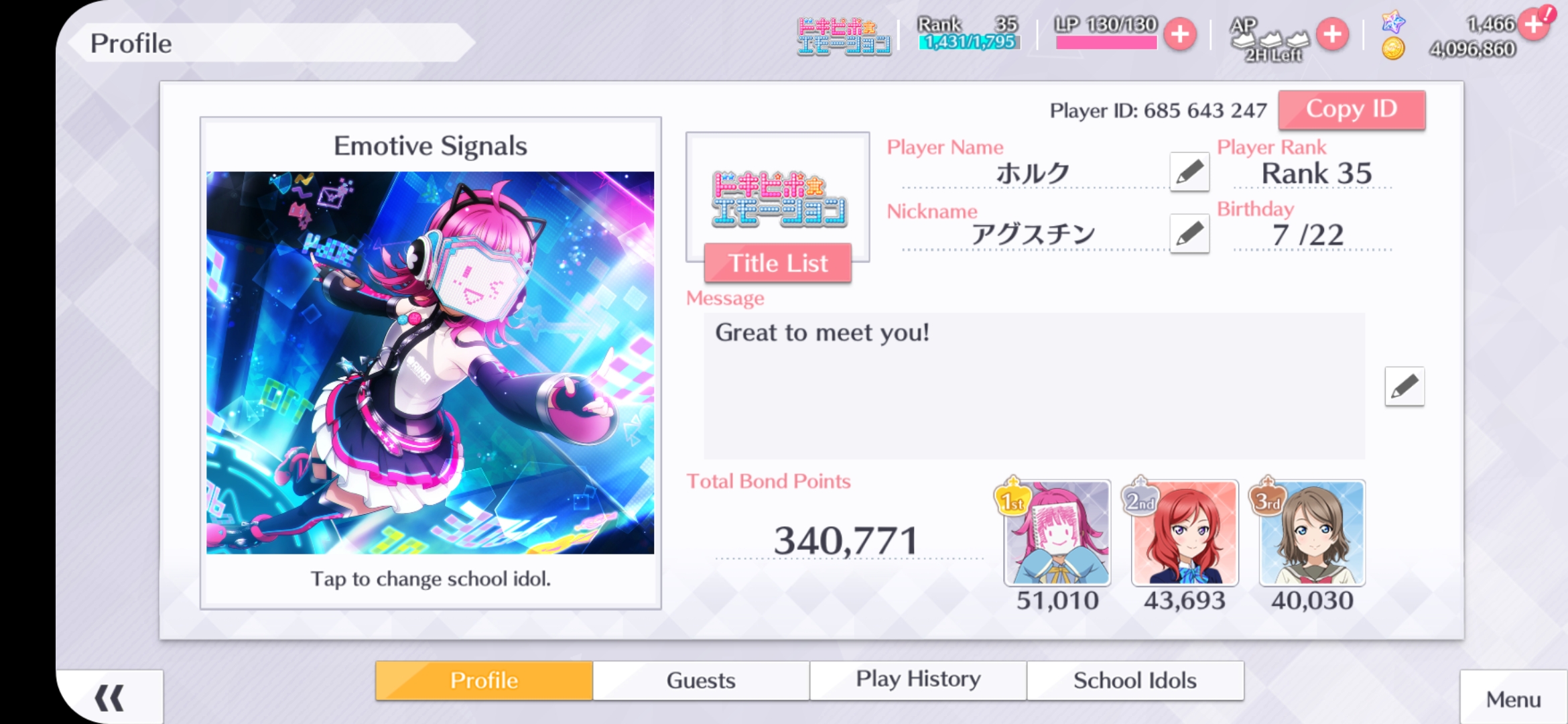Show the School Idols tab
The width and height of the screenshot is (1568, 724).
(1134, 680)
